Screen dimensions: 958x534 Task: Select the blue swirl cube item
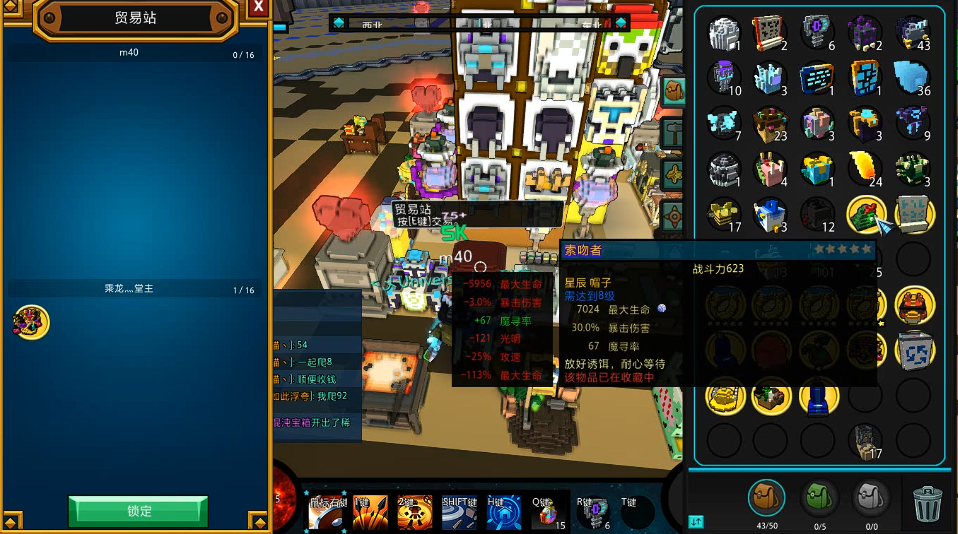coord(913,350)
